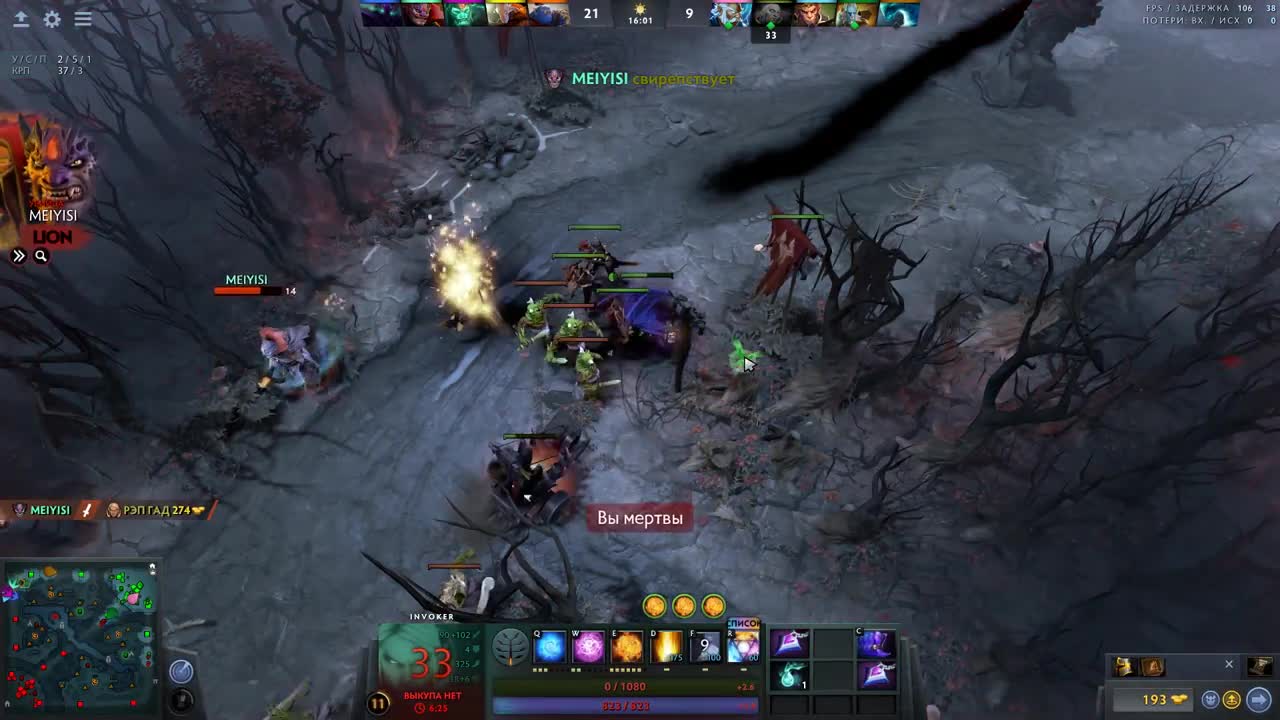1280x720 pixels.
Task: Select the Exort ability icon
Action: [627, 648]
